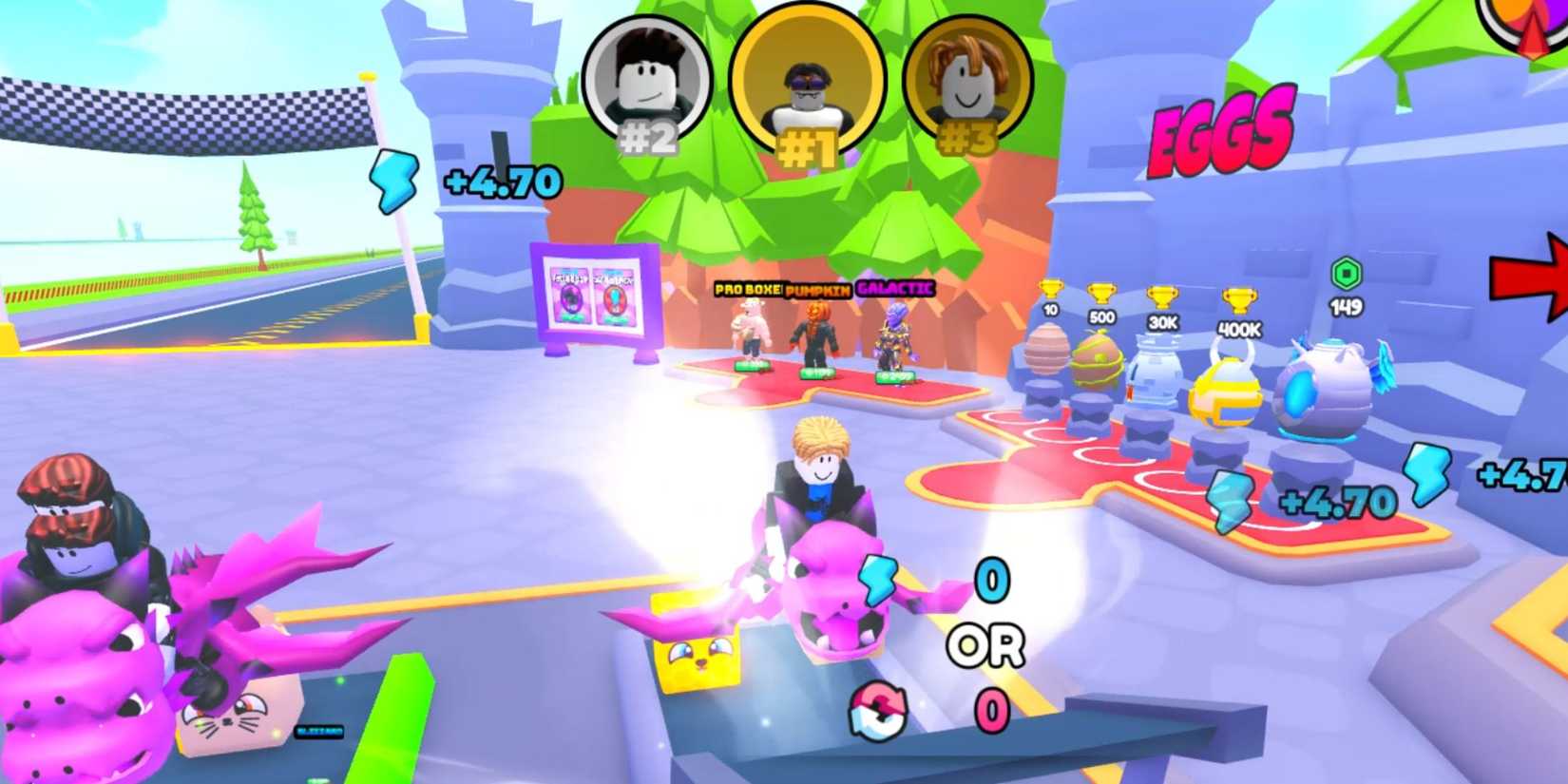The width and height of the screenshot is (1568, 784).
Task: Select the GALACTIC pet nameplate
Action: click(894, 287)
